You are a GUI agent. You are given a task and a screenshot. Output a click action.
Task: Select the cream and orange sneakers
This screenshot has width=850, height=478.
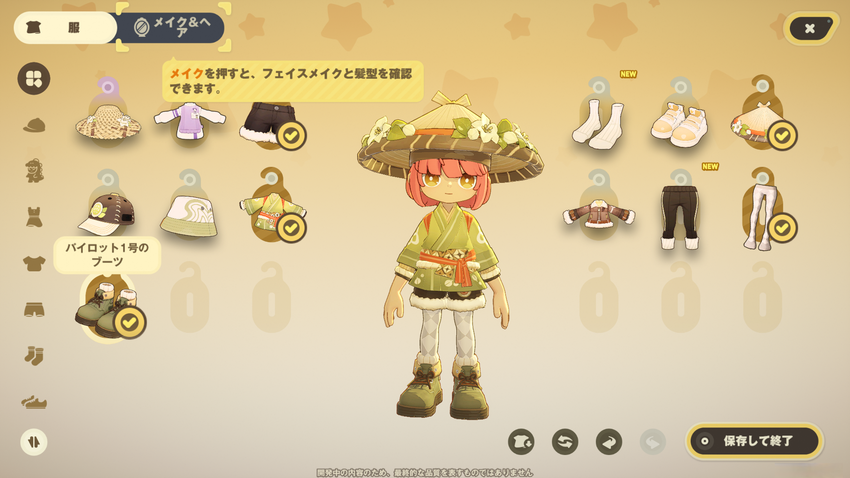(680, 124)
